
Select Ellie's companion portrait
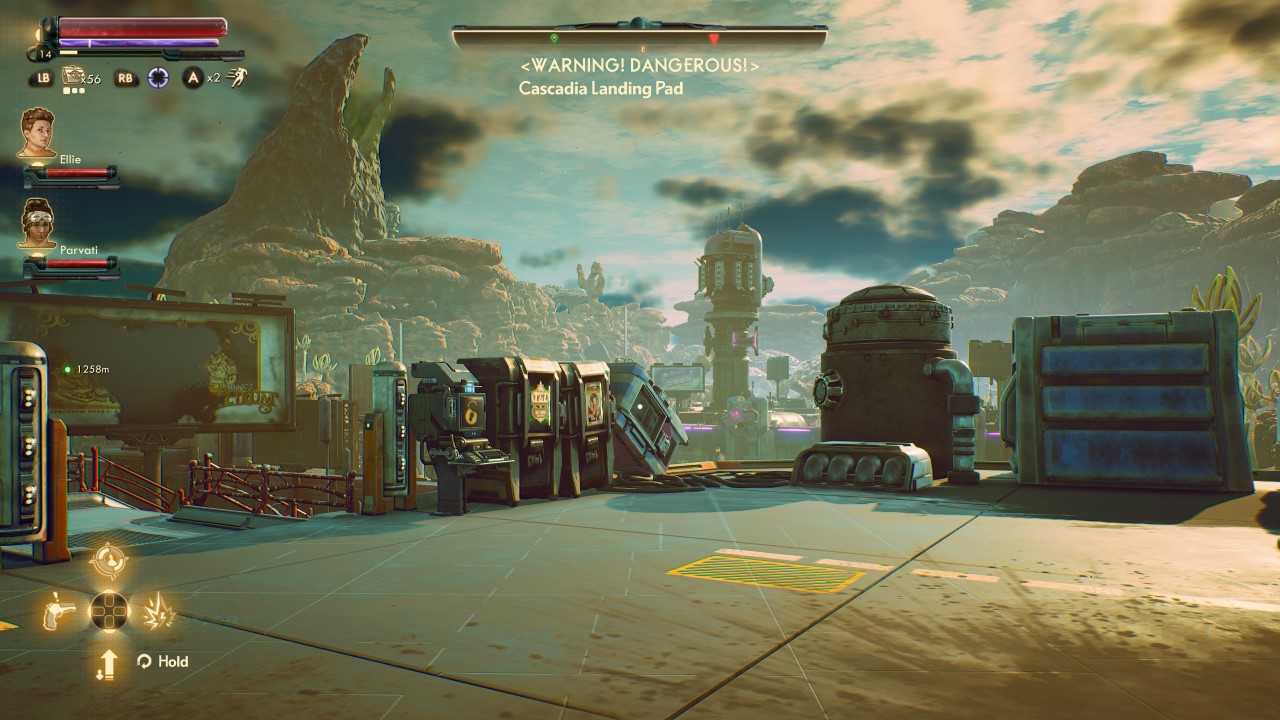tap(37, 132)
